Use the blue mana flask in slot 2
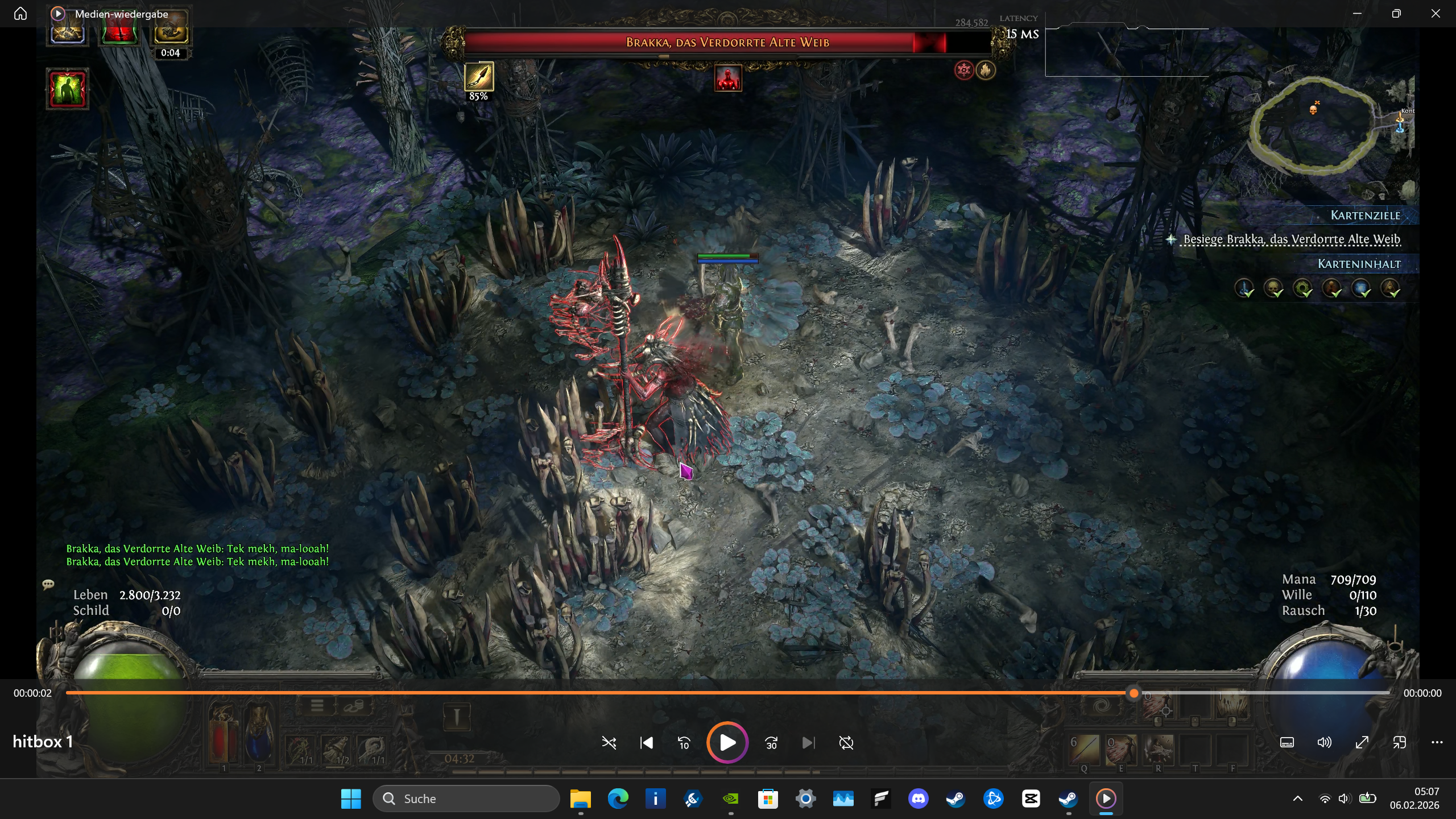The height and width of the screenshot is (819, 1456). [259, 739]
